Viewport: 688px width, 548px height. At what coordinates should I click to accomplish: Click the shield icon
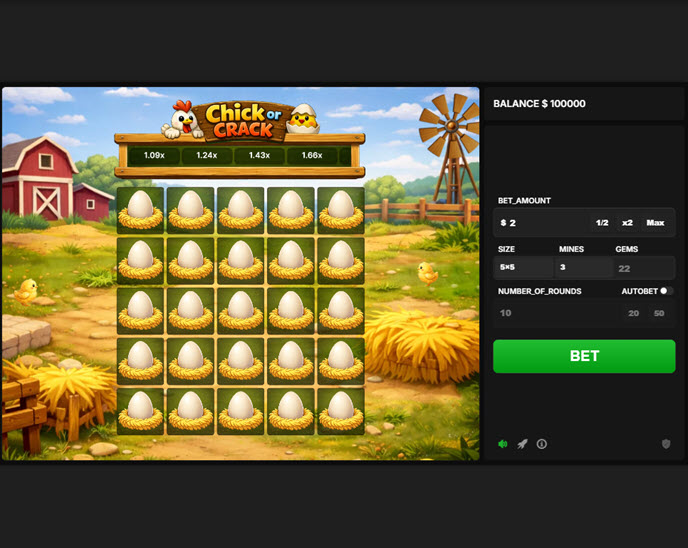[666, 444]
